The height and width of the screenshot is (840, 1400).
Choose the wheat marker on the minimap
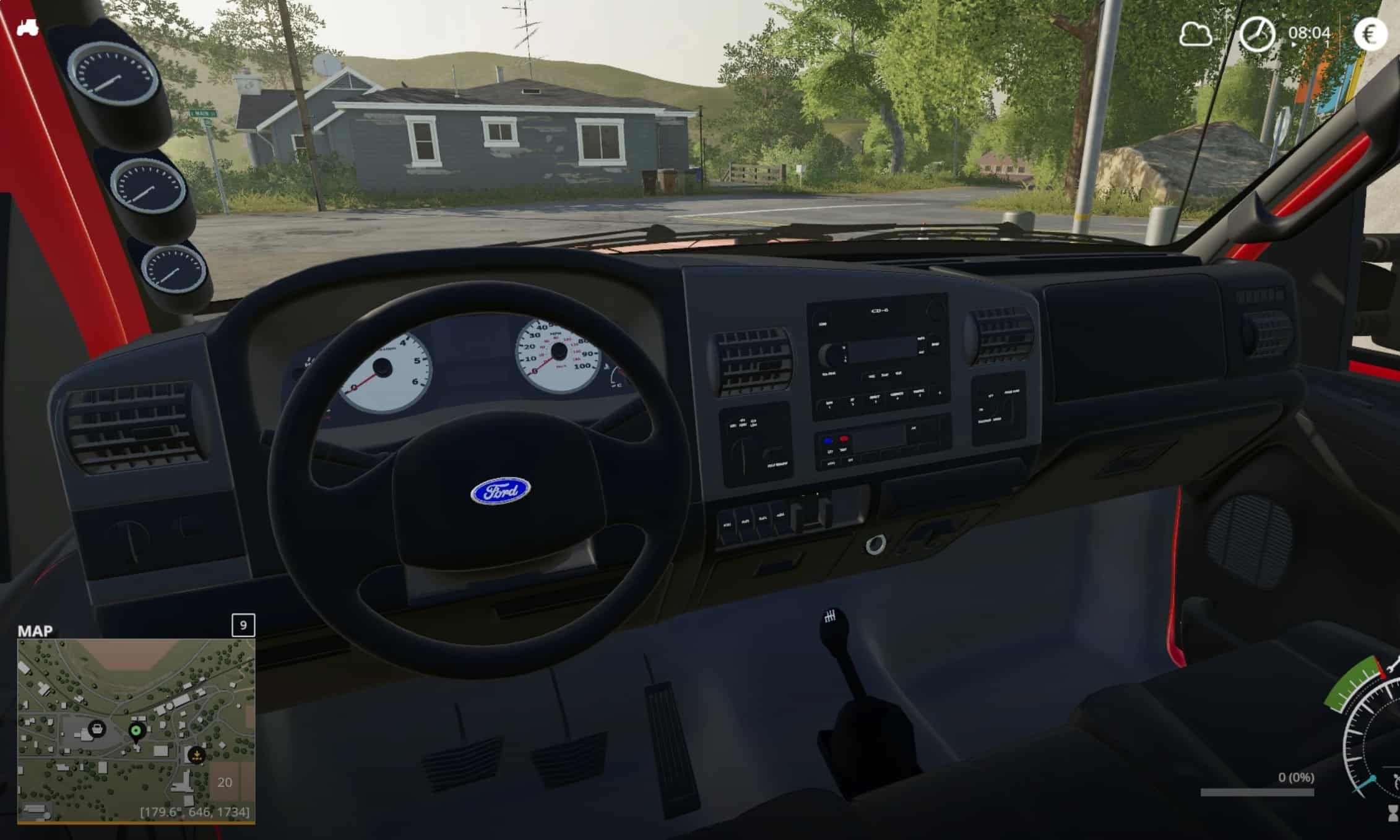197,755
